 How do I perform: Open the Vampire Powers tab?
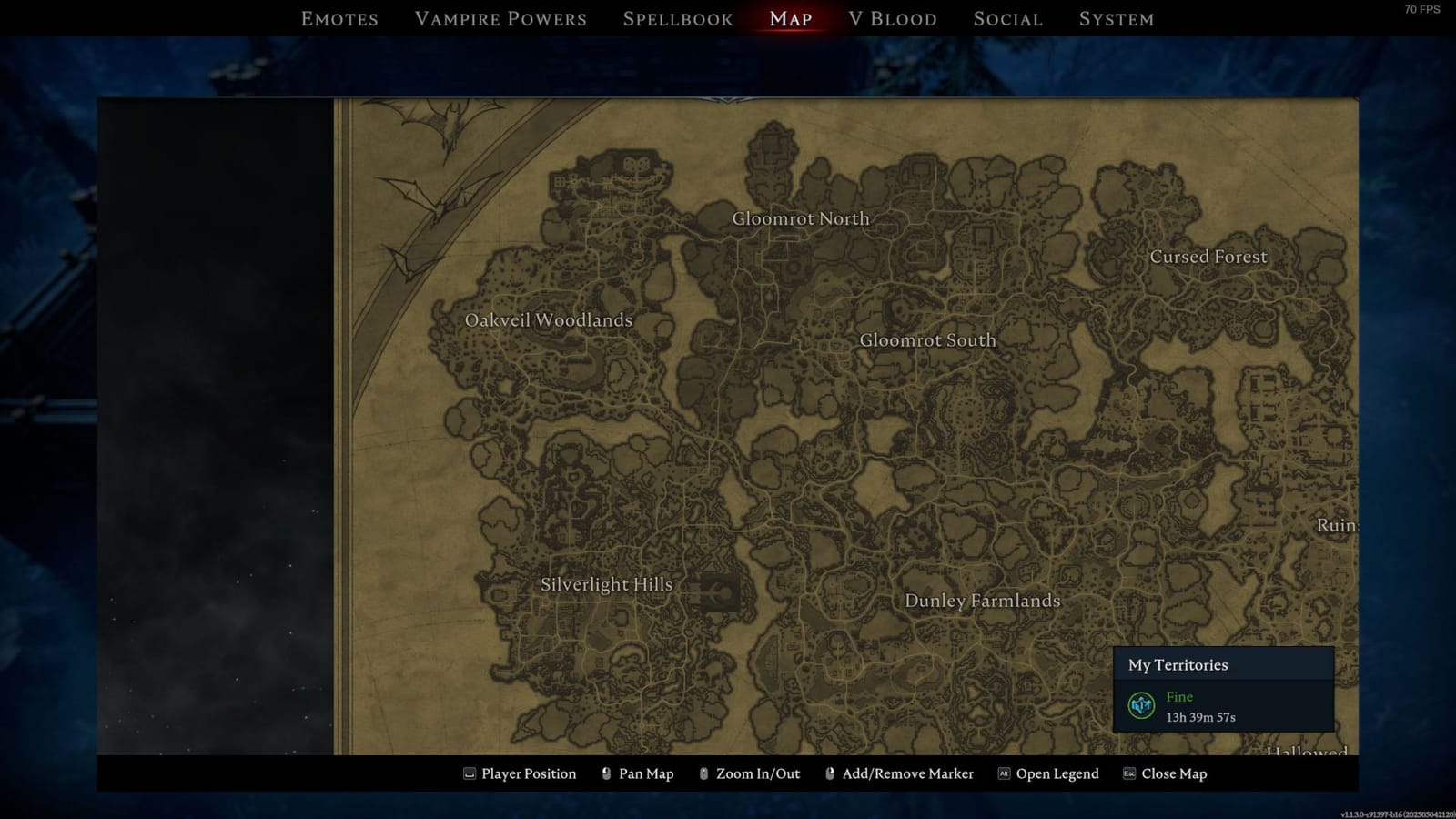(x=500, y=18)
